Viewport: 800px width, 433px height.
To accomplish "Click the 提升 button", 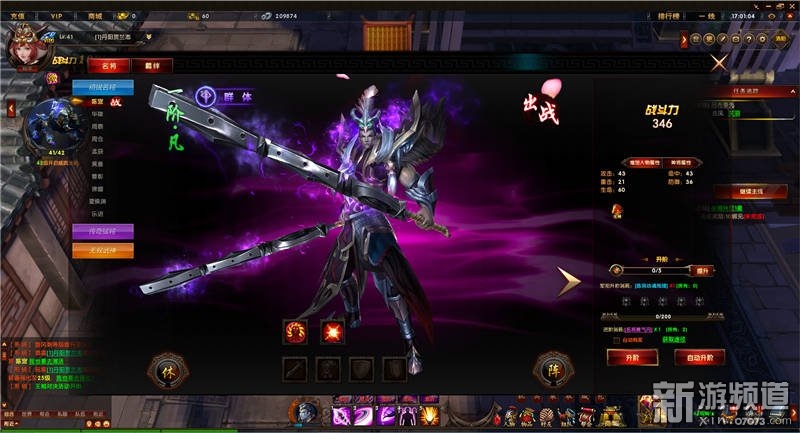I will click(x=702, y=270).
